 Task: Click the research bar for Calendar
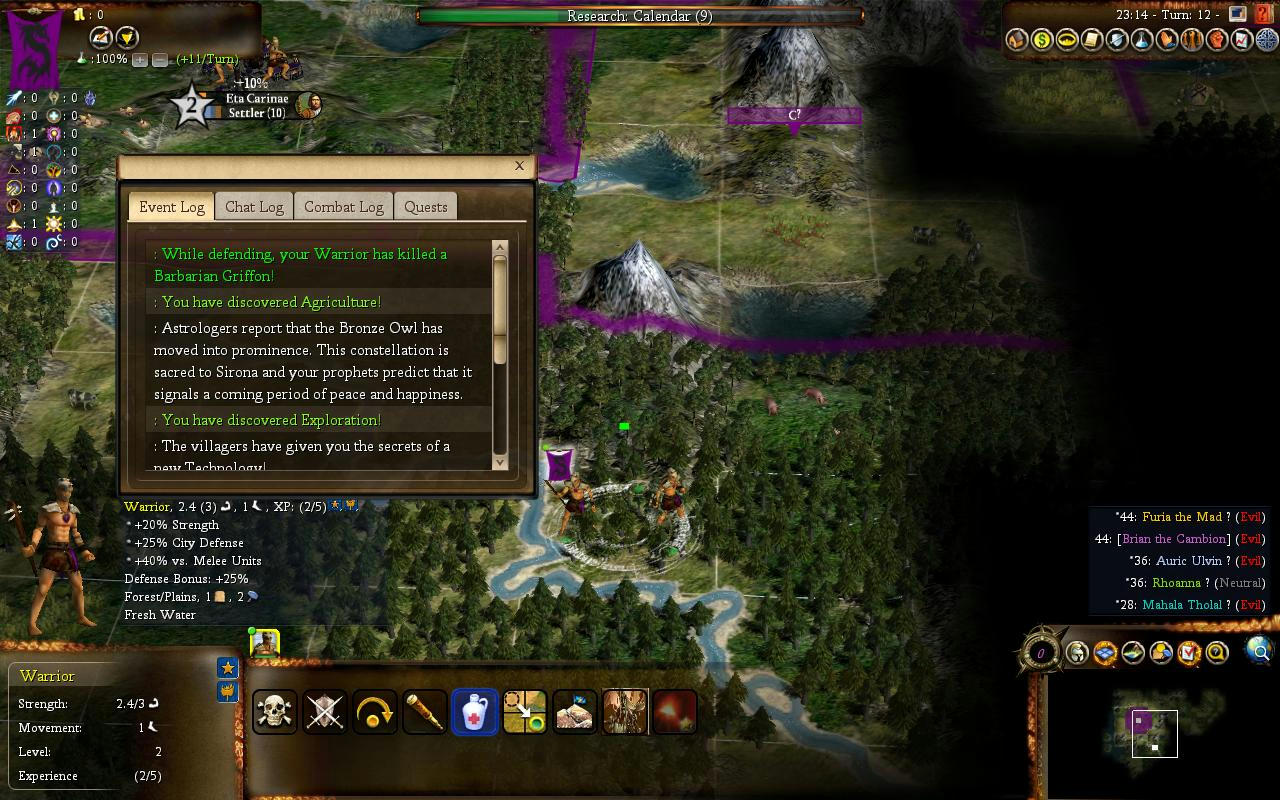[x=640, y=16]
